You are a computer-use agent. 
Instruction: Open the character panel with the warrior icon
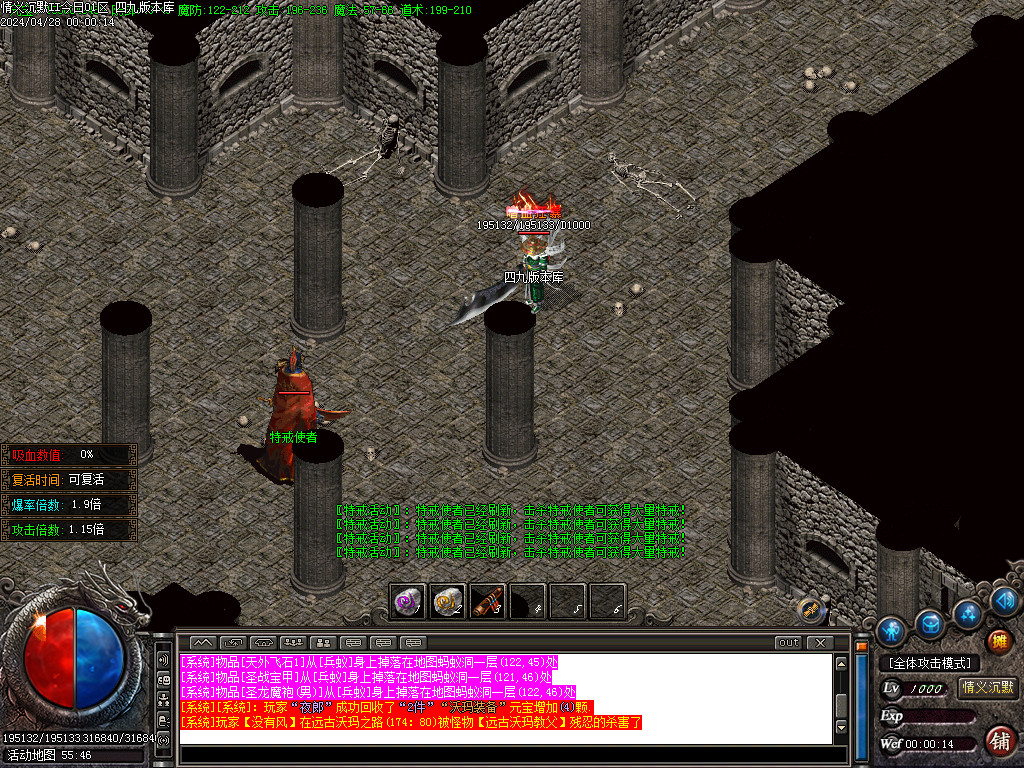pos(890,631)
